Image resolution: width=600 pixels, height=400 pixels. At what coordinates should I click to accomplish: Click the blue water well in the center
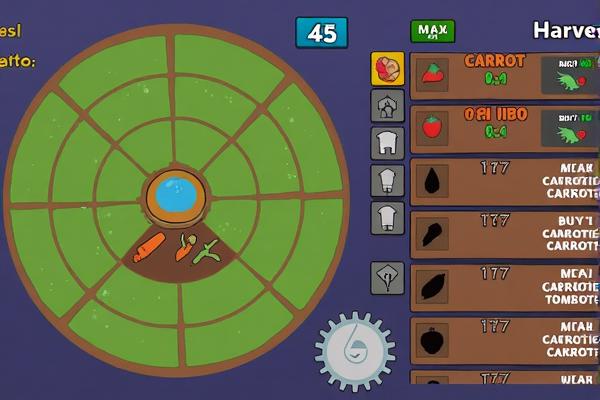tap(176, 195)
